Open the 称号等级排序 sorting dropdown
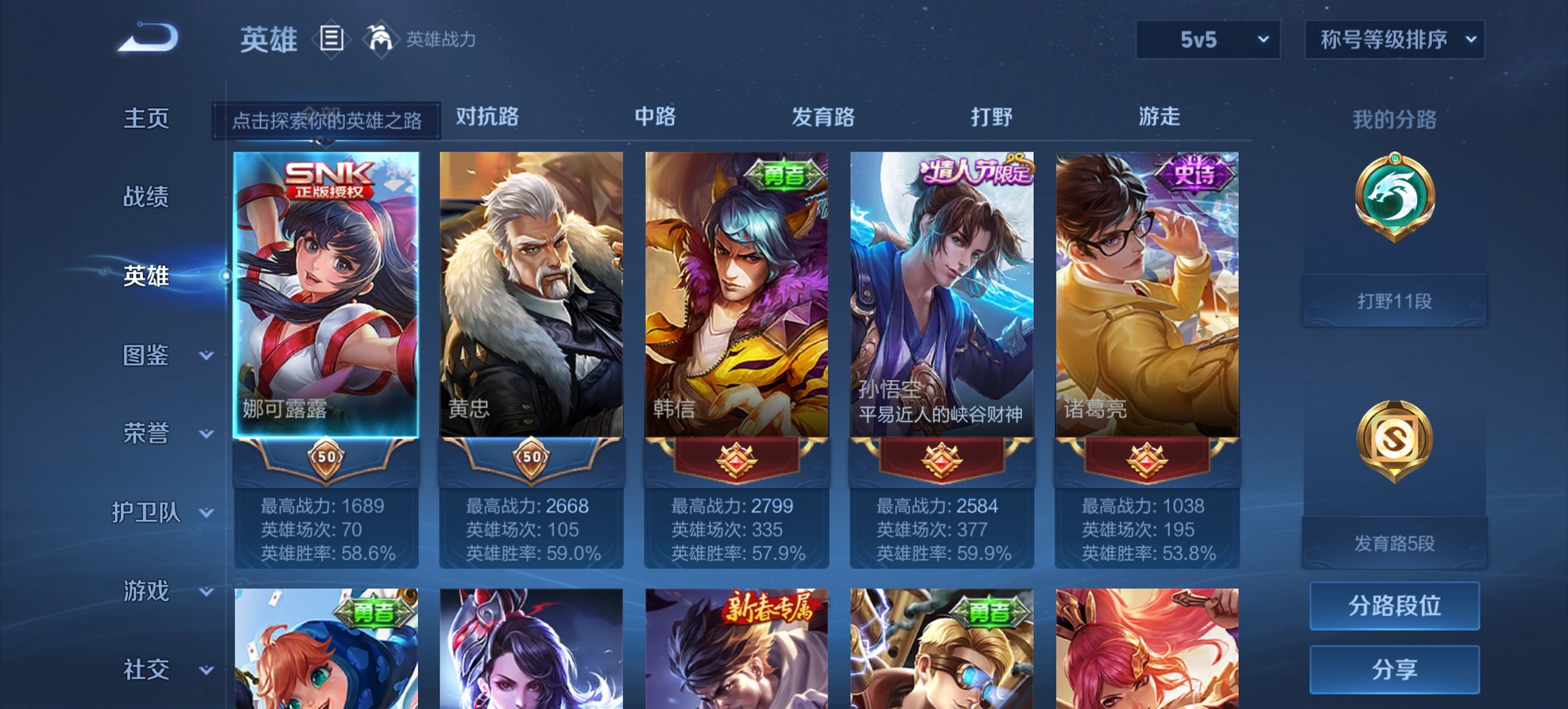The height and width of the screenshot is (709, 1568). [1394, 40]
